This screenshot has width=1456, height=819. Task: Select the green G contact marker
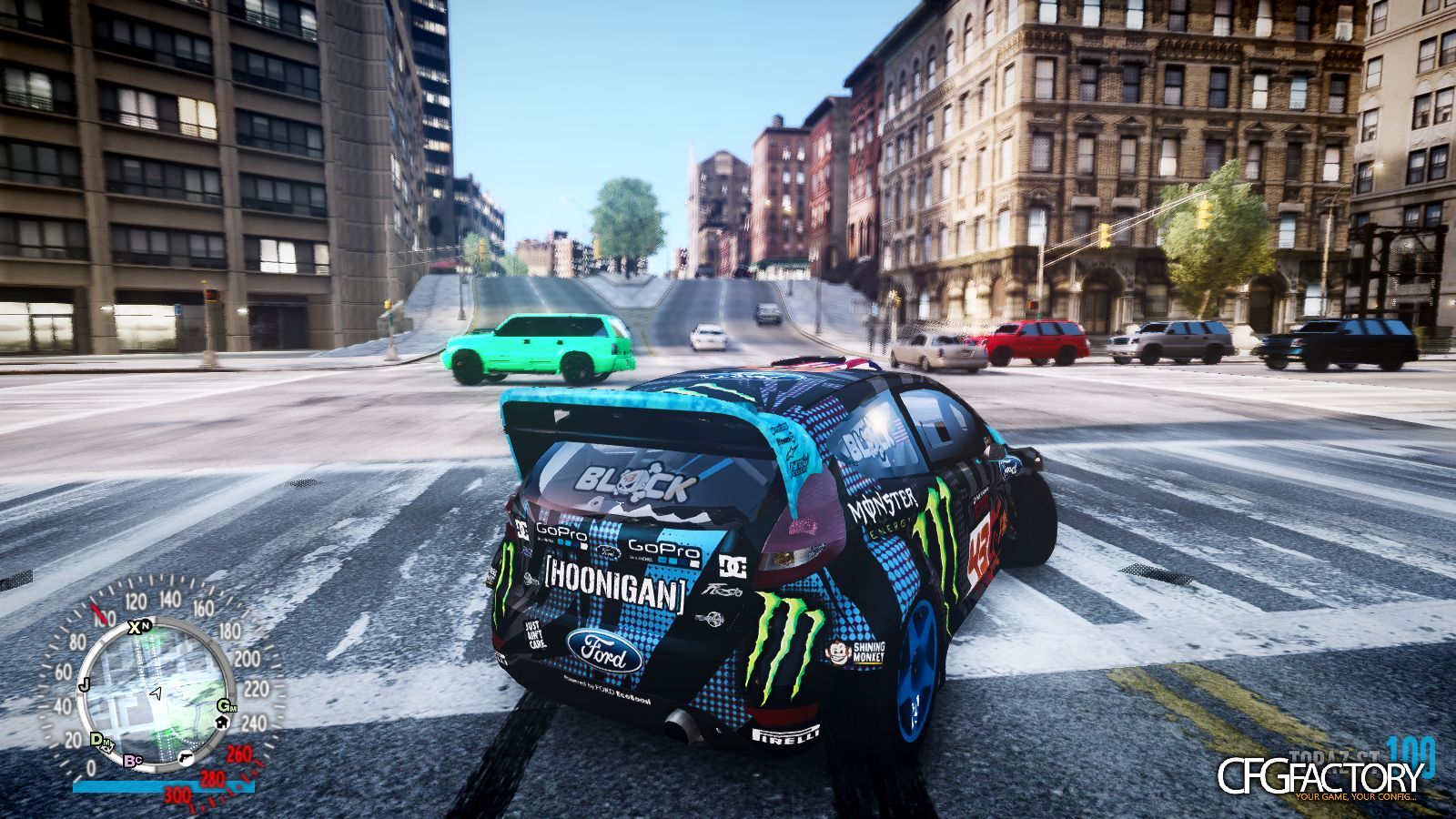coord(223,706)
